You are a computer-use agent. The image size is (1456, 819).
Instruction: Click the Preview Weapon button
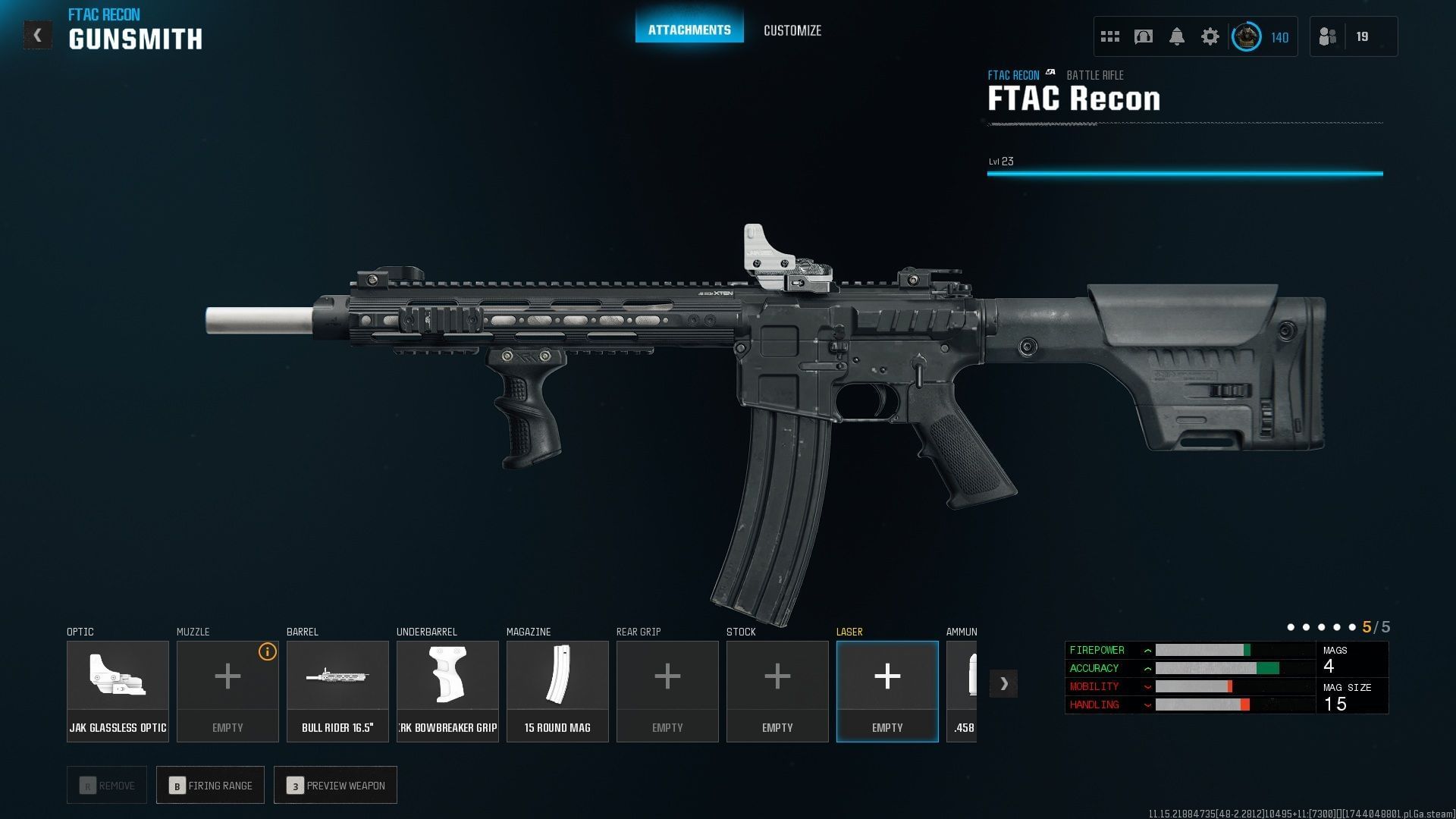coord(335,785)
